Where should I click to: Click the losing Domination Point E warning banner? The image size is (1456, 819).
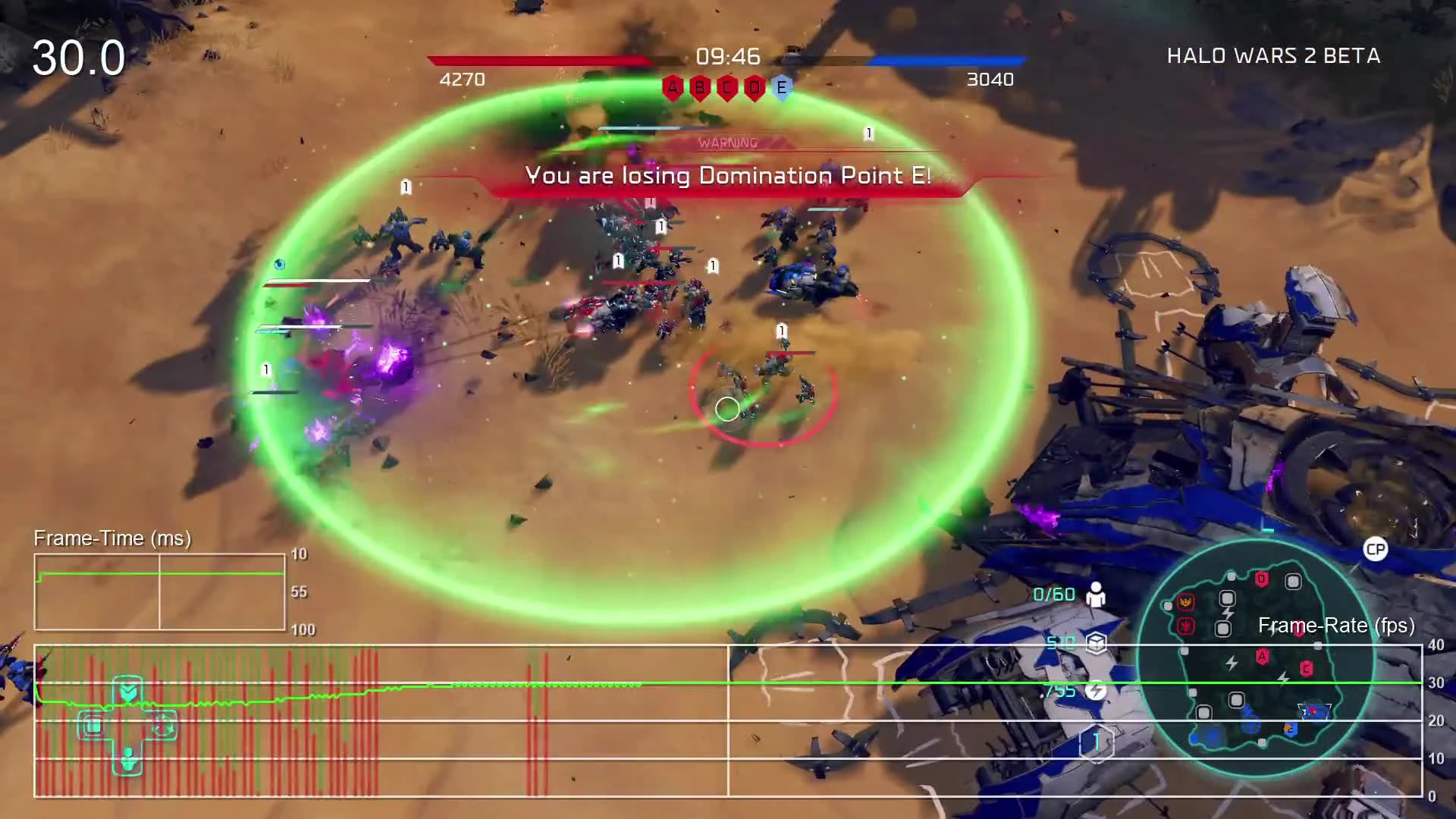pos(728,176)
